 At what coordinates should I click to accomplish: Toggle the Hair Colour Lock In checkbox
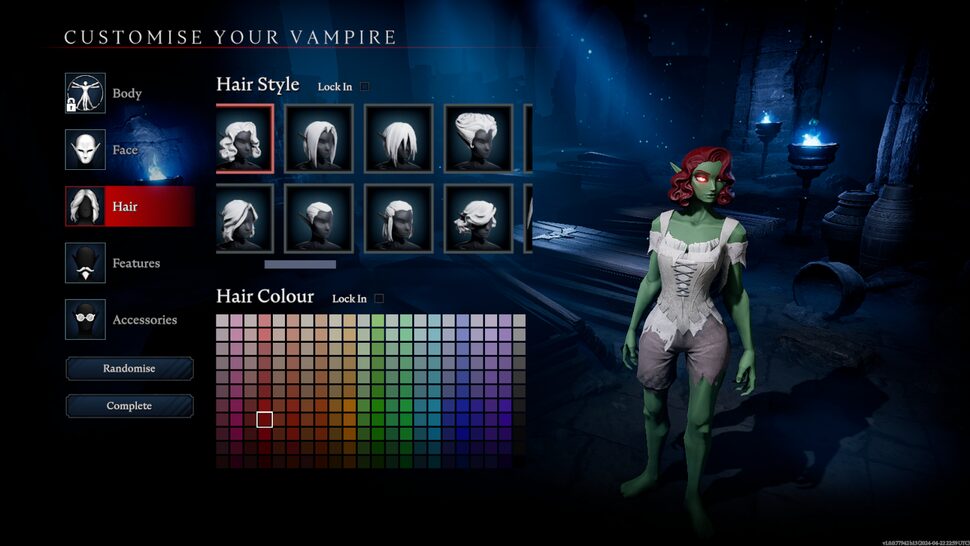point(379,298)
